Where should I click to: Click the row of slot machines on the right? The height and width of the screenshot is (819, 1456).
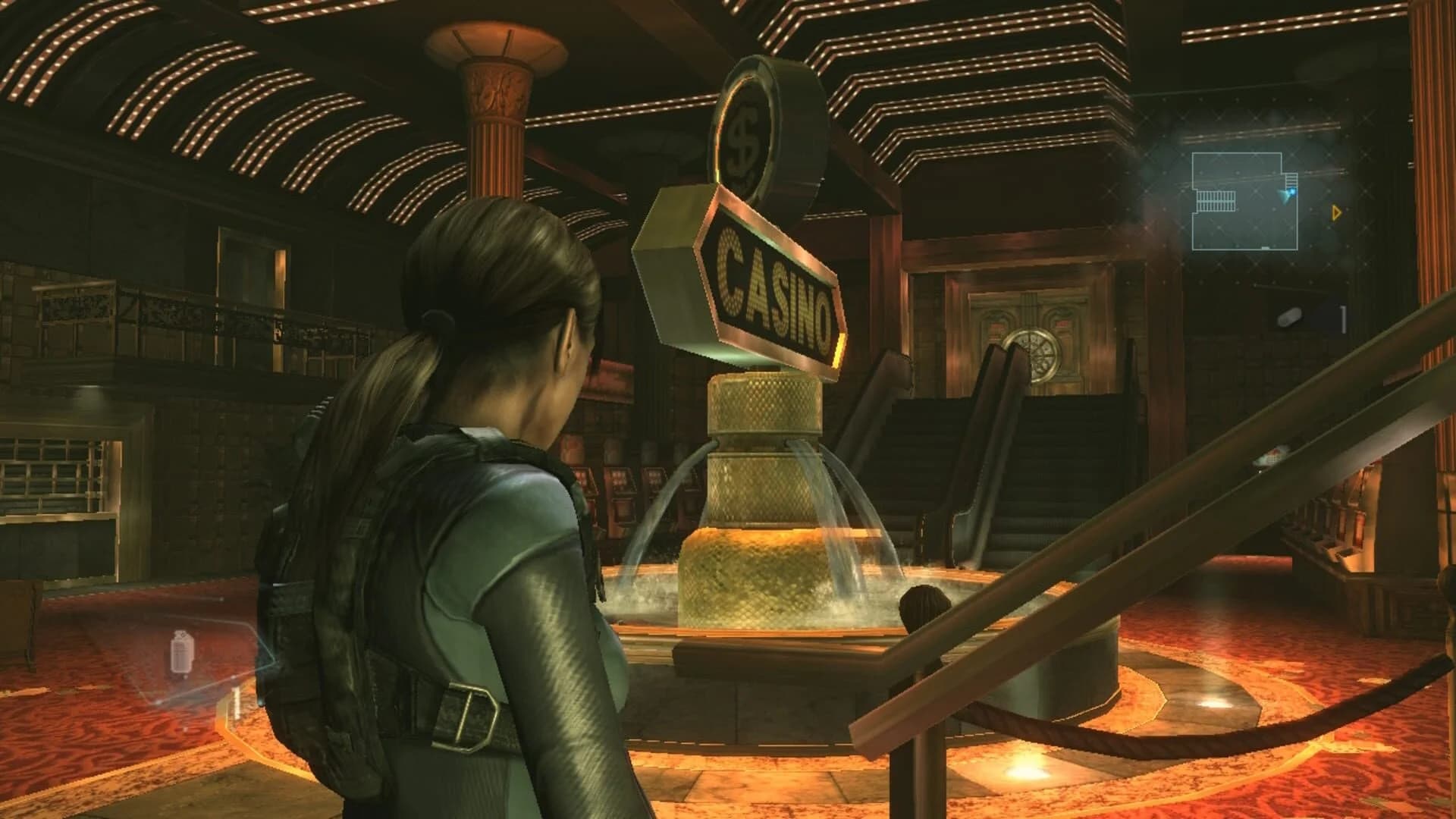click(x=1357, y=516)
